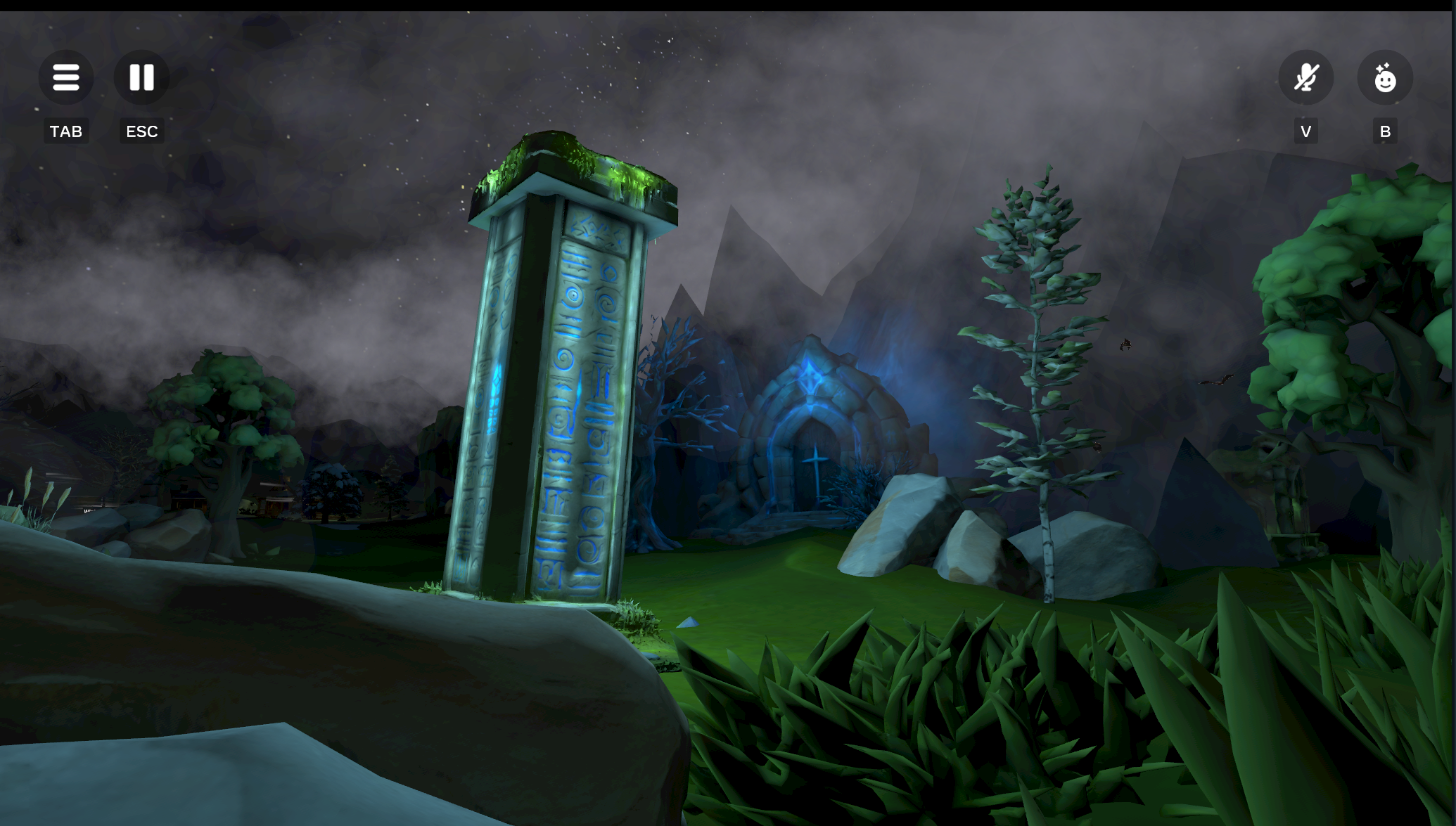The height and width of the screenshot is (826, 1456).
Task: Pause the game
Action: 141,77
